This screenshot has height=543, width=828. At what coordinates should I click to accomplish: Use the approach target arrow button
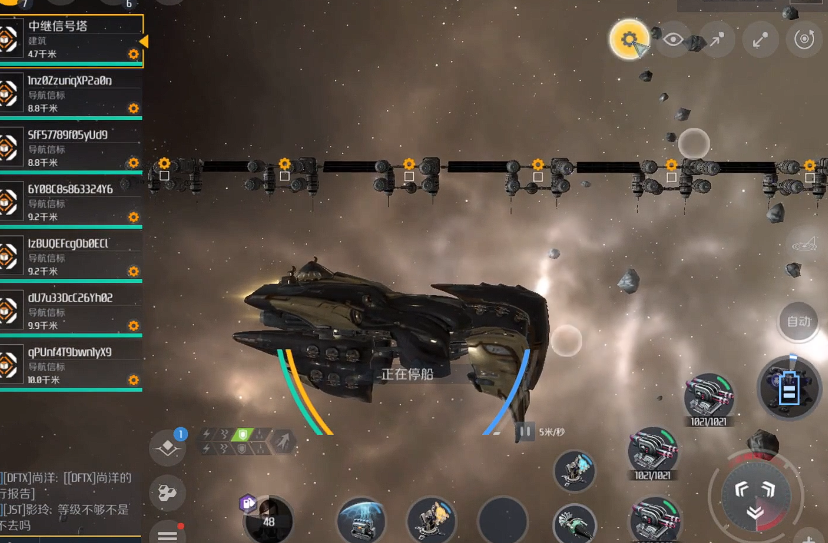point(717,40)
